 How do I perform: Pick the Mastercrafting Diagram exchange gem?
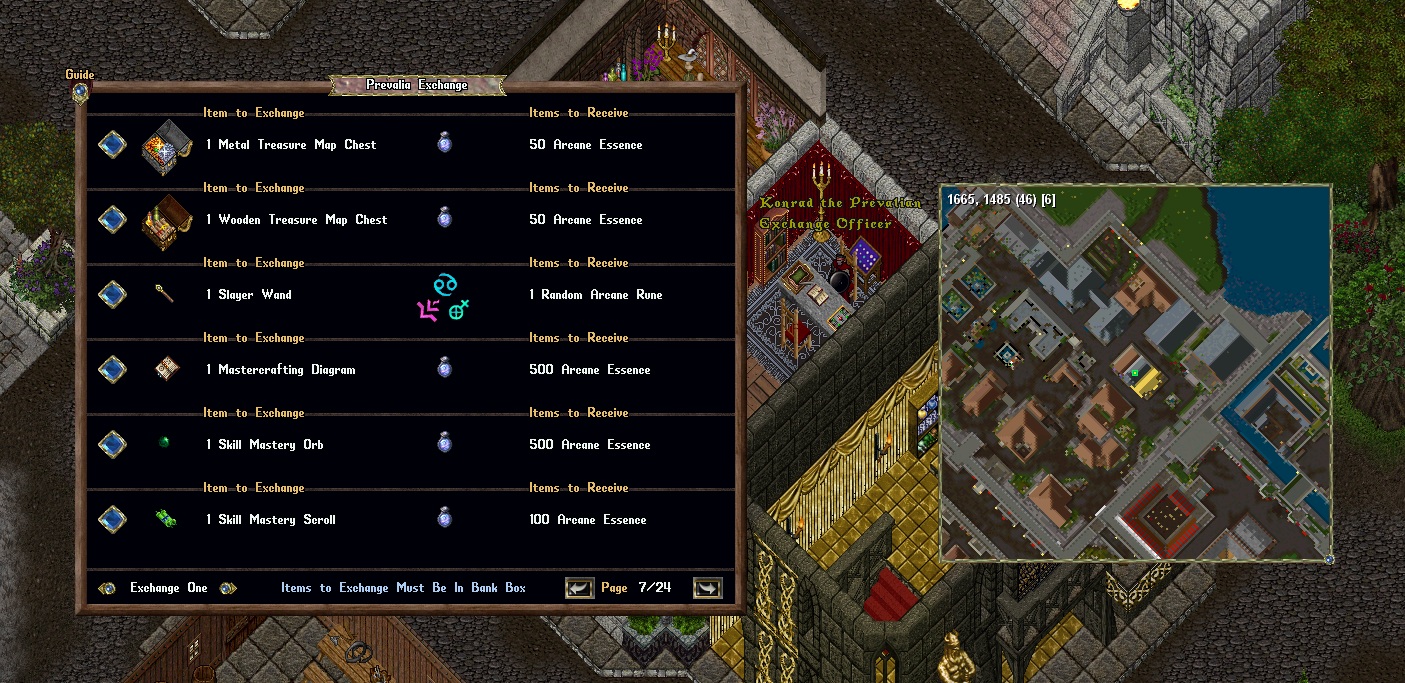click(x=112, y=370)
